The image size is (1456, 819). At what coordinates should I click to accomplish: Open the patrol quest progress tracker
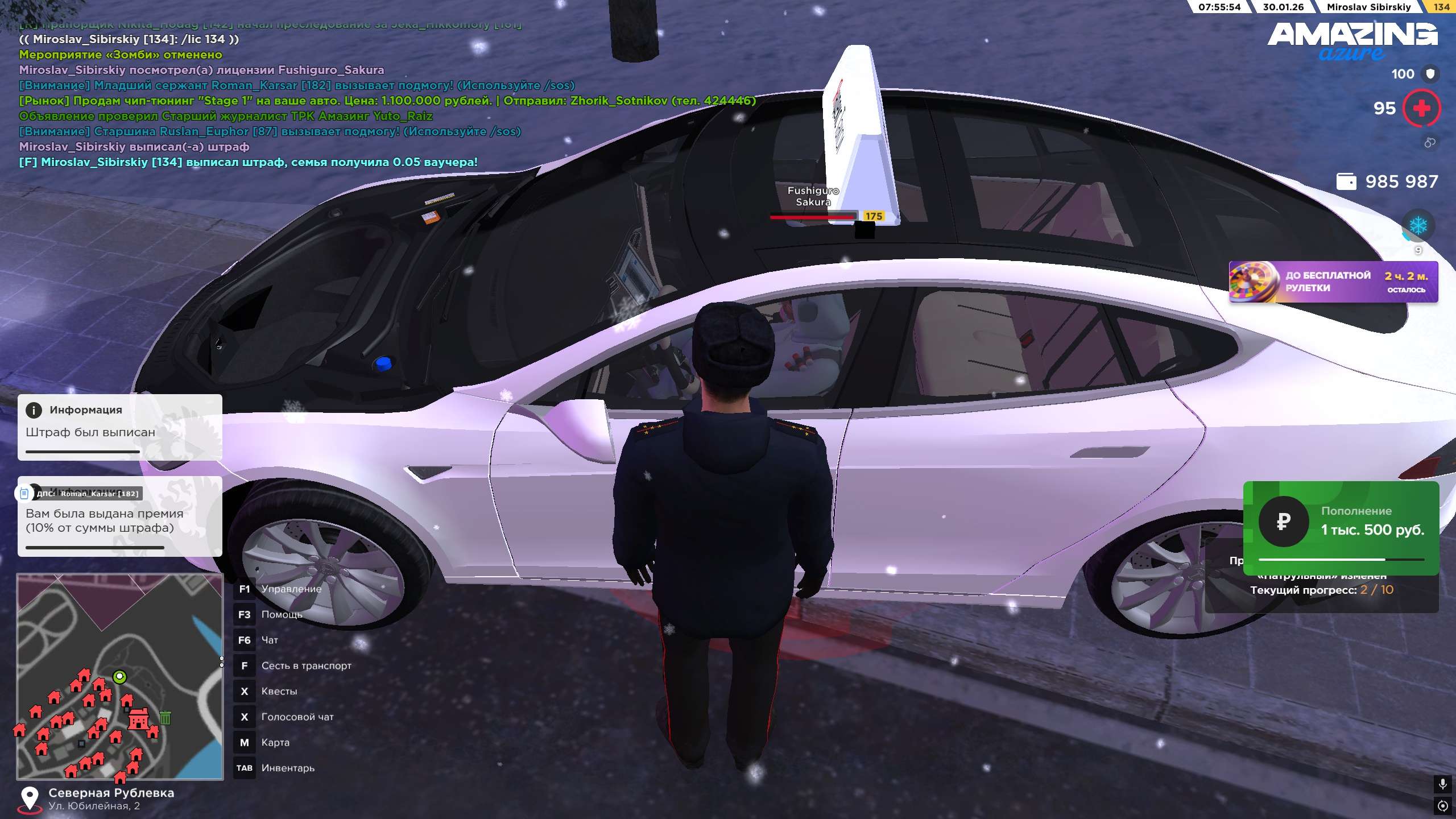[1321, 590]
